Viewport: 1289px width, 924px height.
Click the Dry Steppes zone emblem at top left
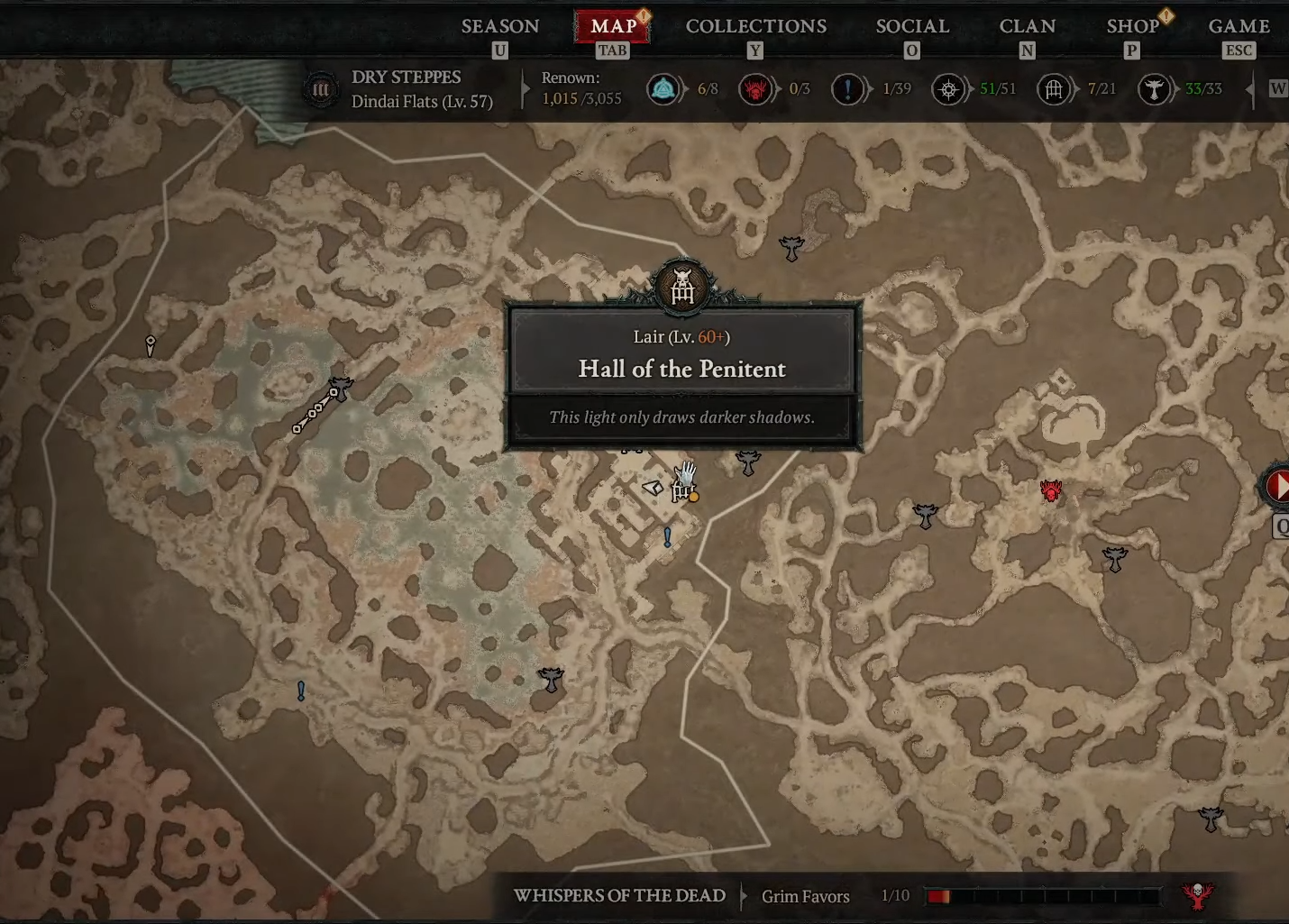point(321,89)
